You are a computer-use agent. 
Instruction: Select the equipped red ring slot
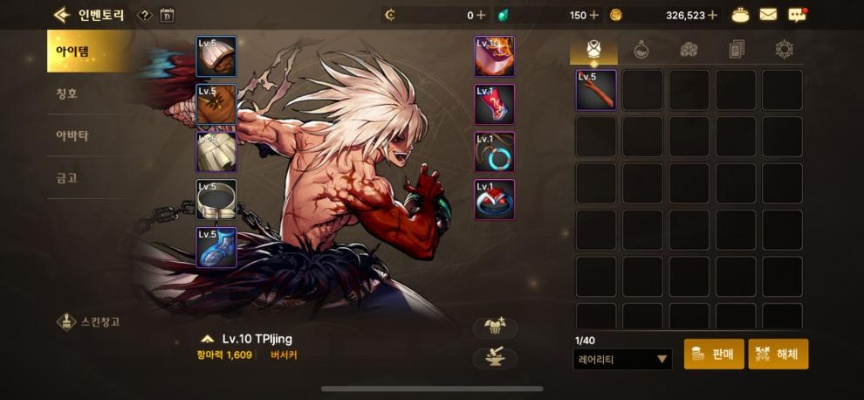click(x=494, y=199)
